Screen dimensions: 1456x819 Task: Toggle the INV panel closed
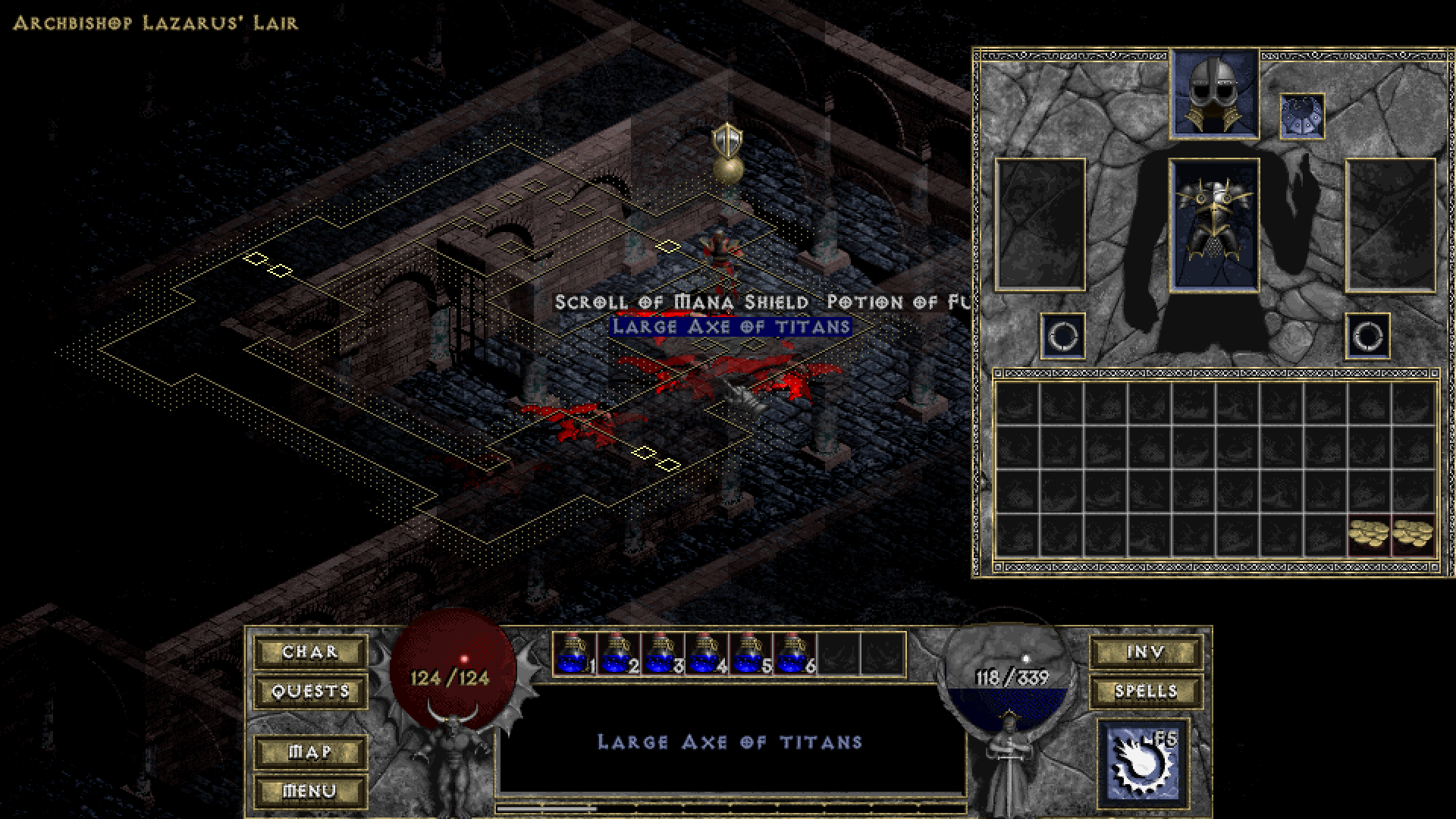click(1146, 651)
